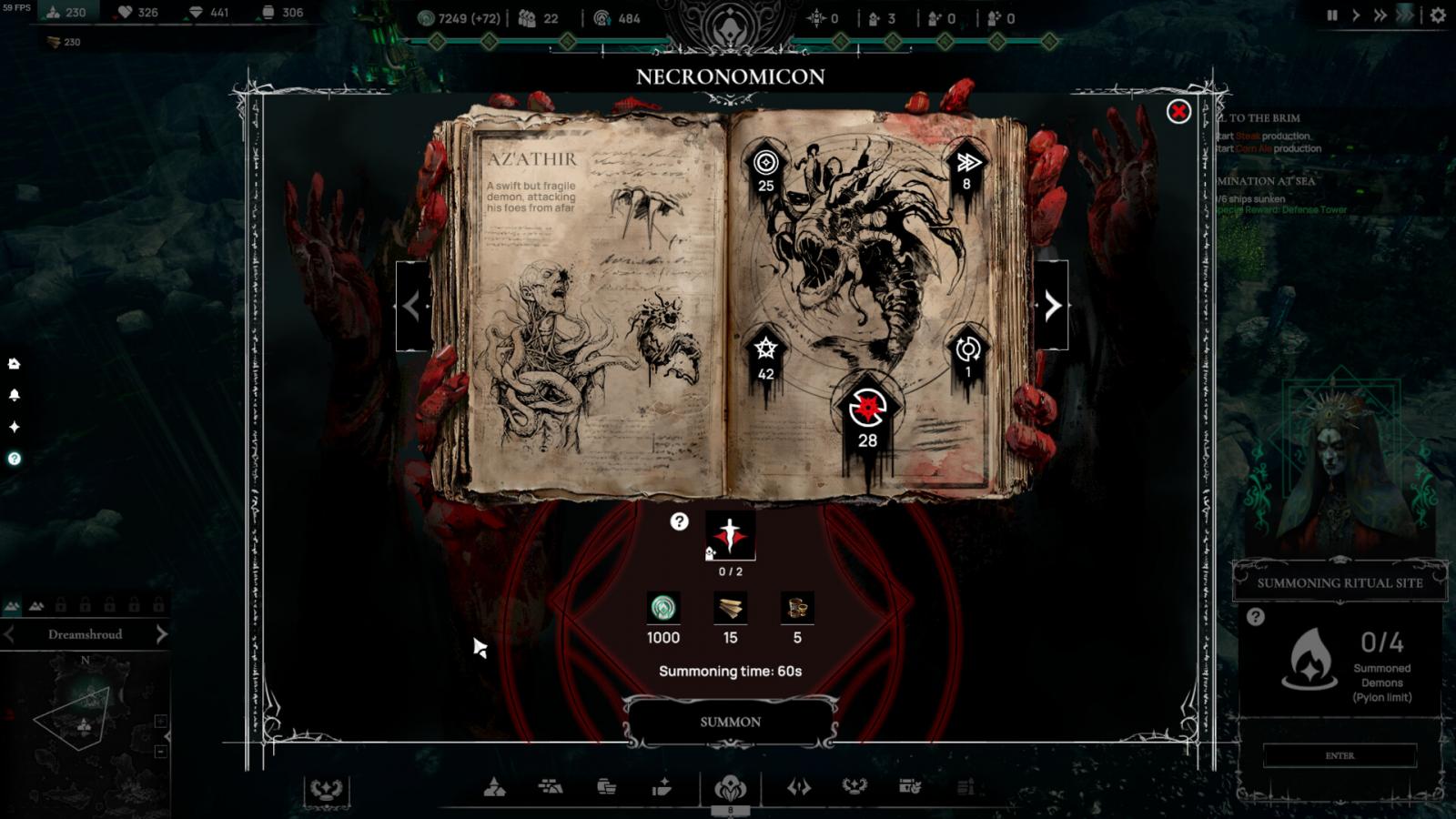Zoom out on the minimap
The height and width of the screenshot is (819, 1456).
tap(161, 752)
